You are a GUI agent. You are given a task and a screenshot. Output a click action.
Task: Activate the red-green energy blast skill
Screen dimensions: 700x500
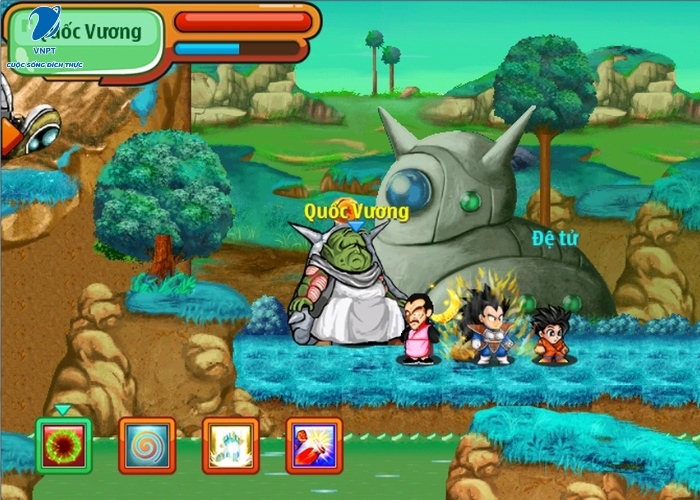[63, 445]
